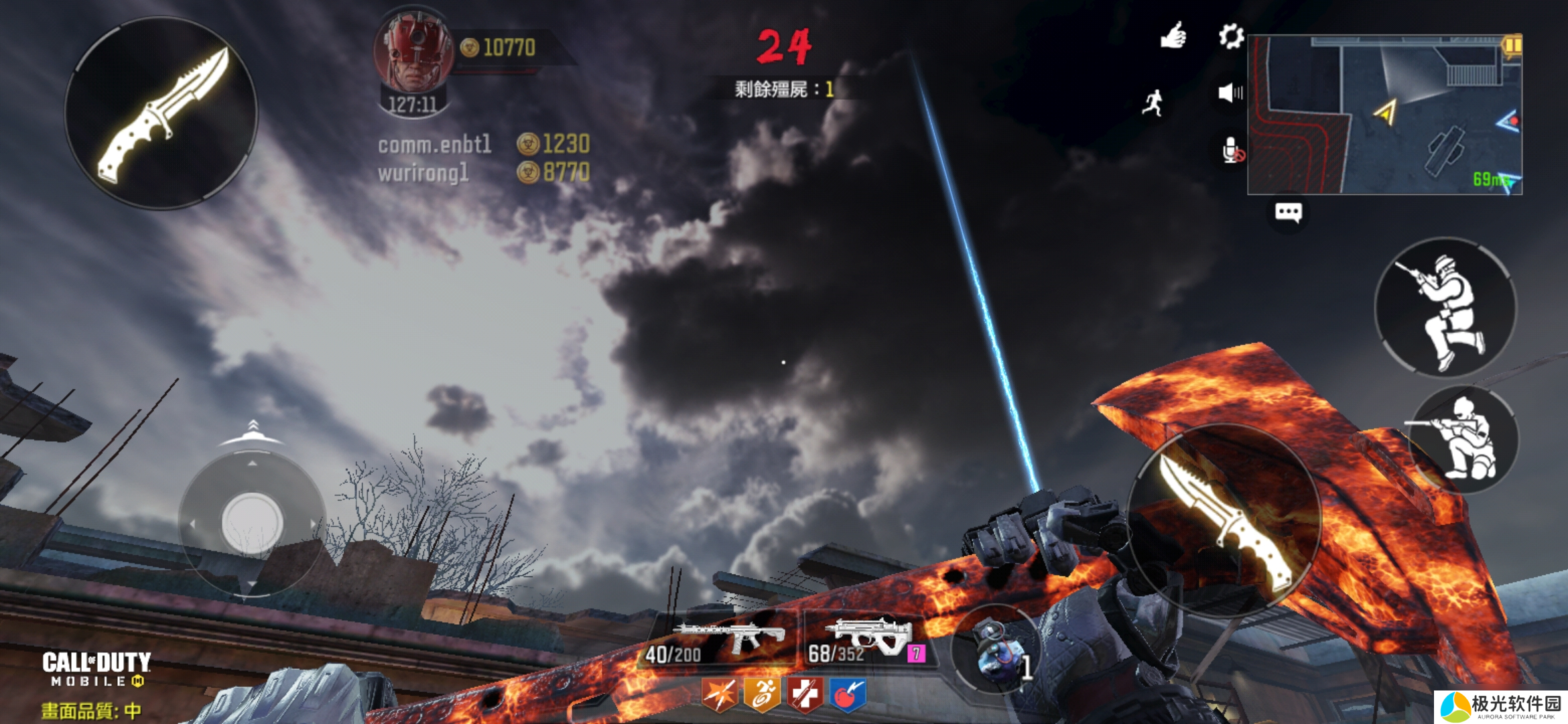Screen dimensions: 1568x724
Task: Open the chat speech bubble
Action: pyautogui.click(x=1288, y=213)
